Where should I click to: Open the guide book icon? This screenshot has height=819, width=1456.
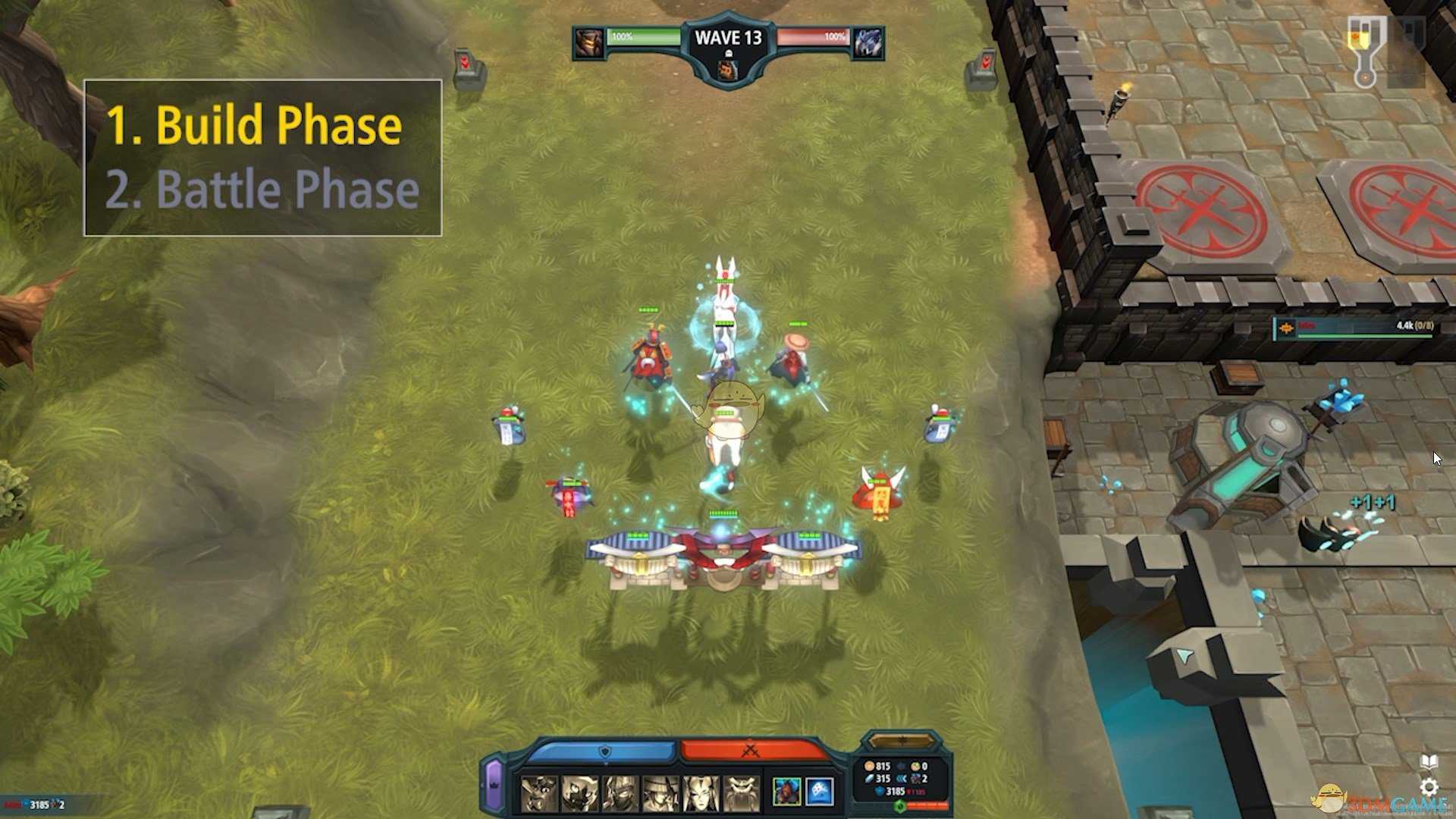pos(1429,761)
